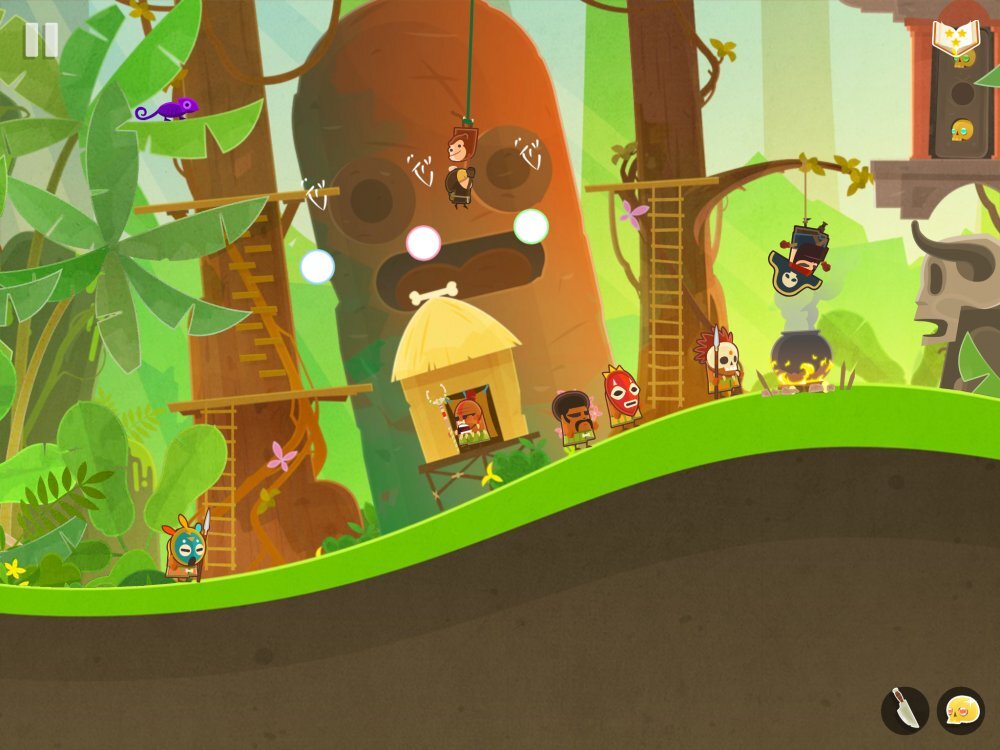
Task: Tap the pink-rimmed white interaction bubble
Action: coord(423,242)
